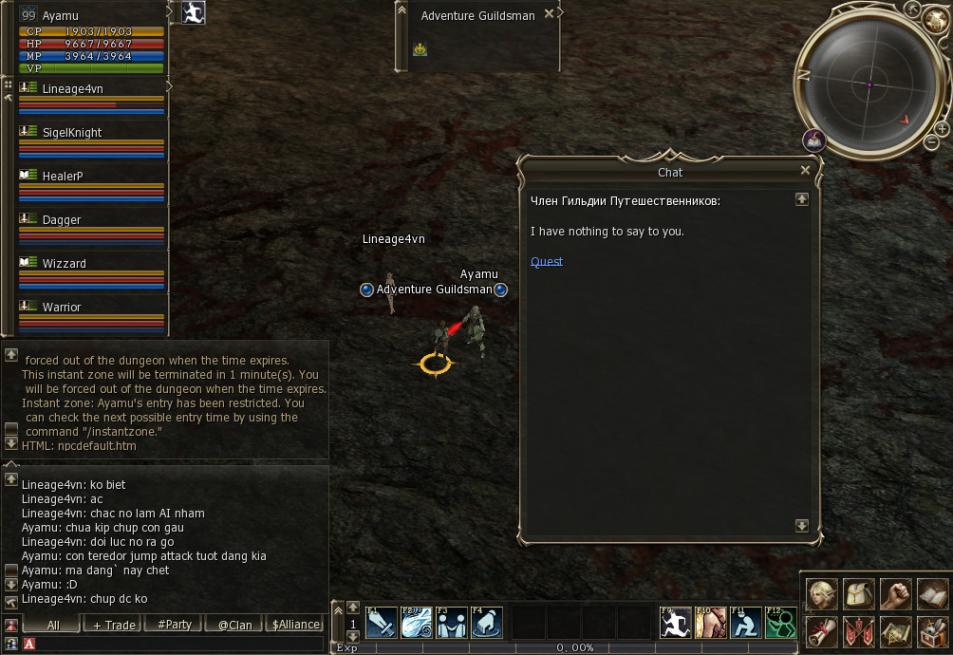Viewport: 953px width, 655px height.
Task: Toggle the F9 running figure action
Action: [x=675, y=623]
